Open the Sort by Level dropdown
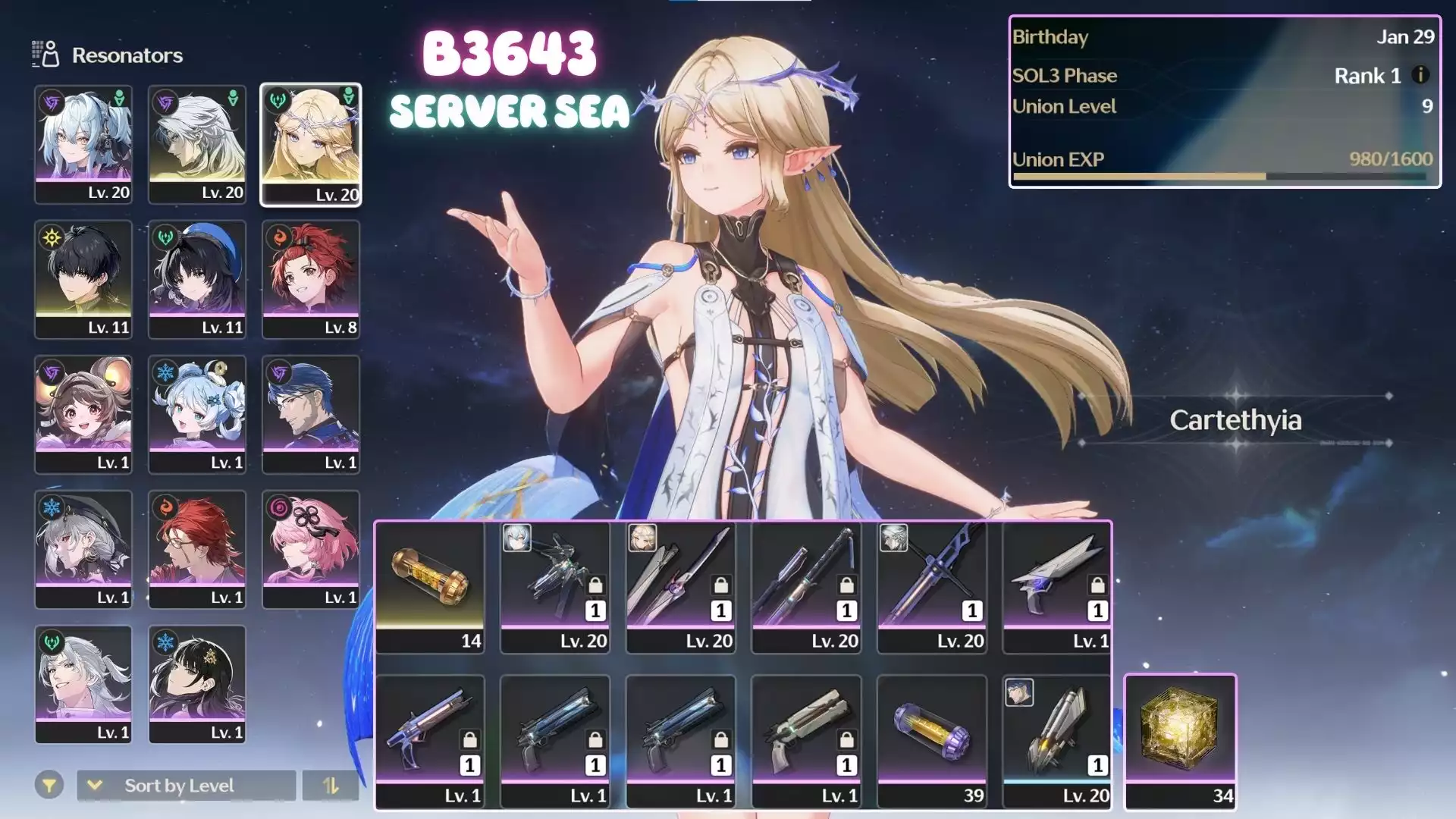 186,786
